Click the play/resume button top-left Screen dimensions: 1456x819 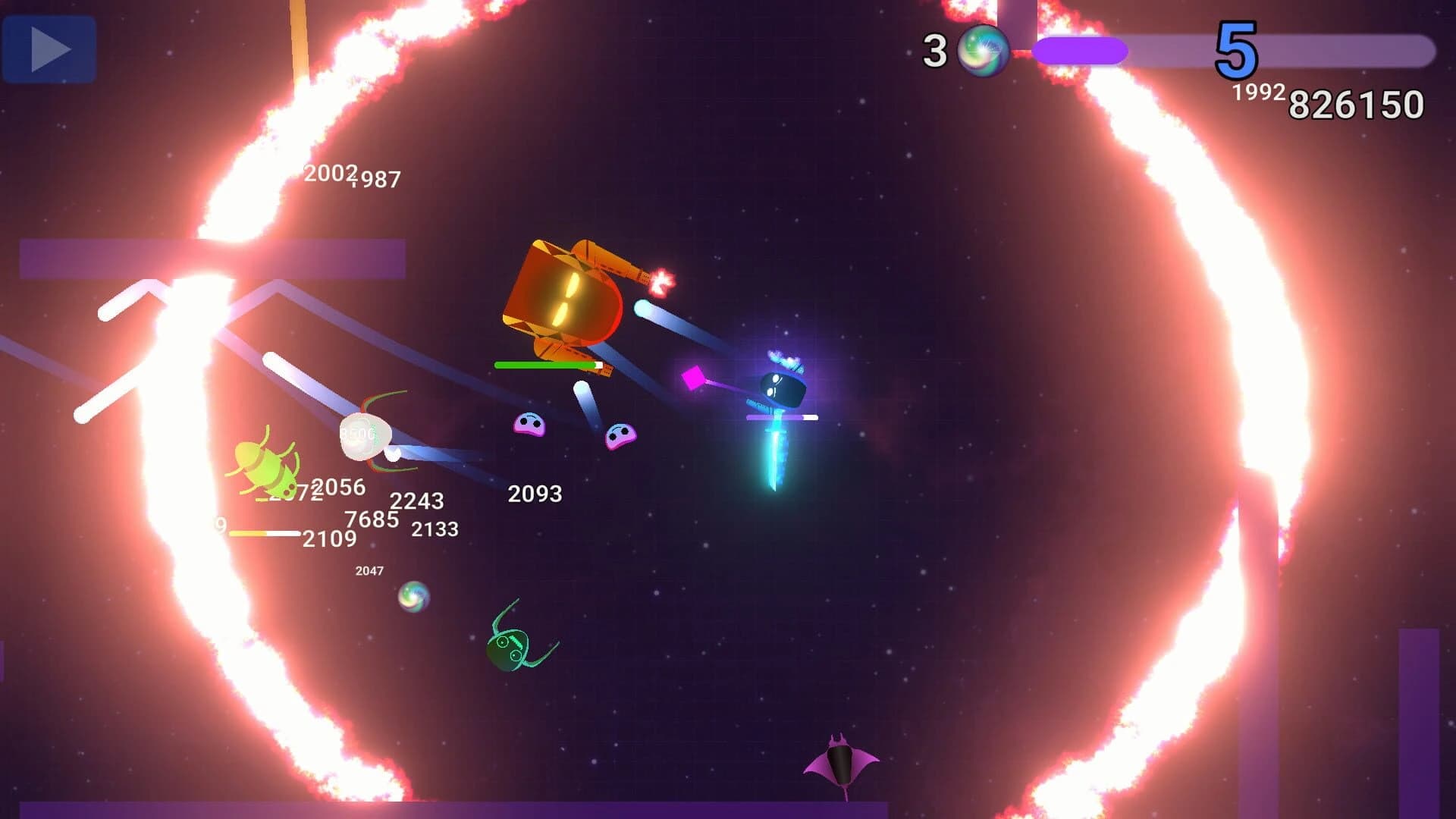[x=50, y=48]
